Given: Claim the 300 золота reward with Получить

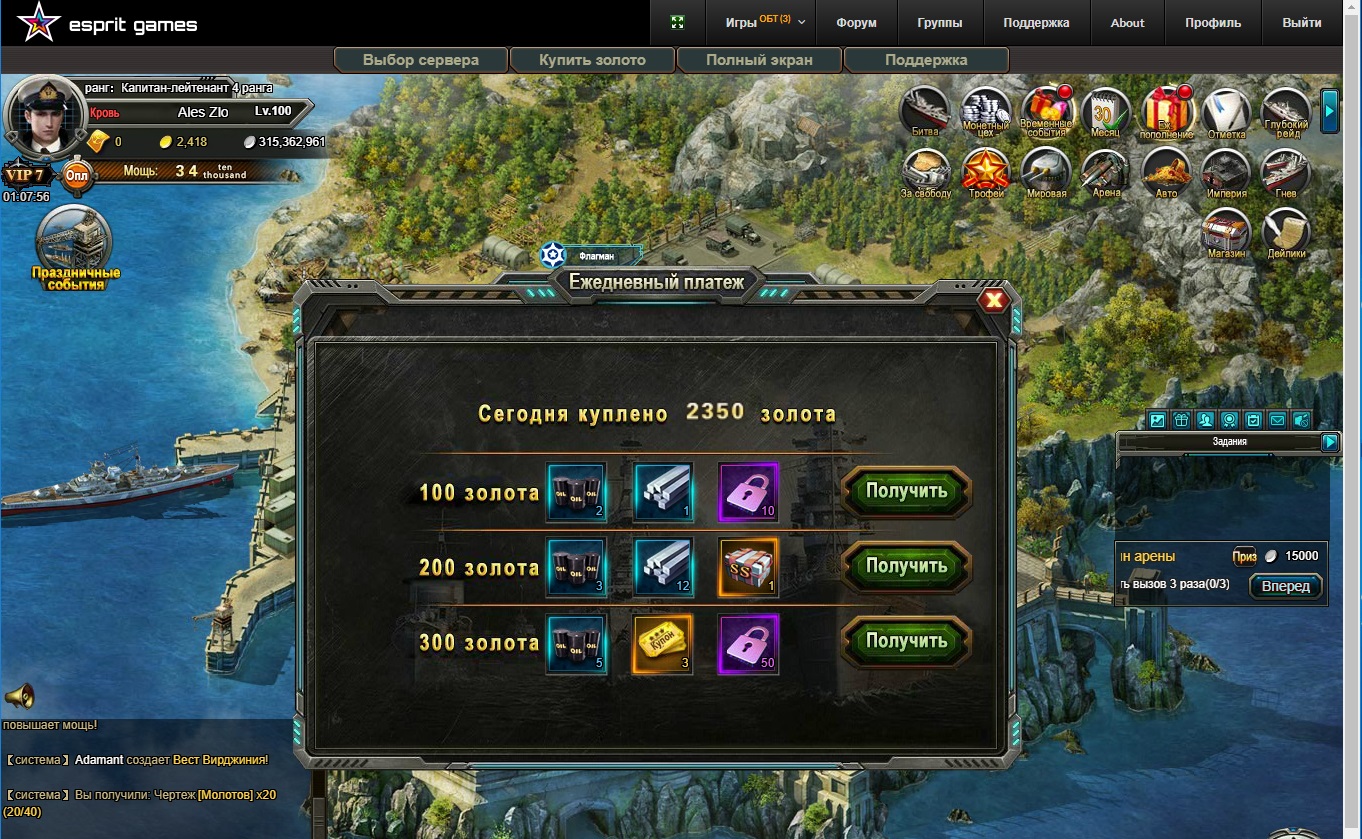Looking at the screenshot, I should tap(906, 641).
